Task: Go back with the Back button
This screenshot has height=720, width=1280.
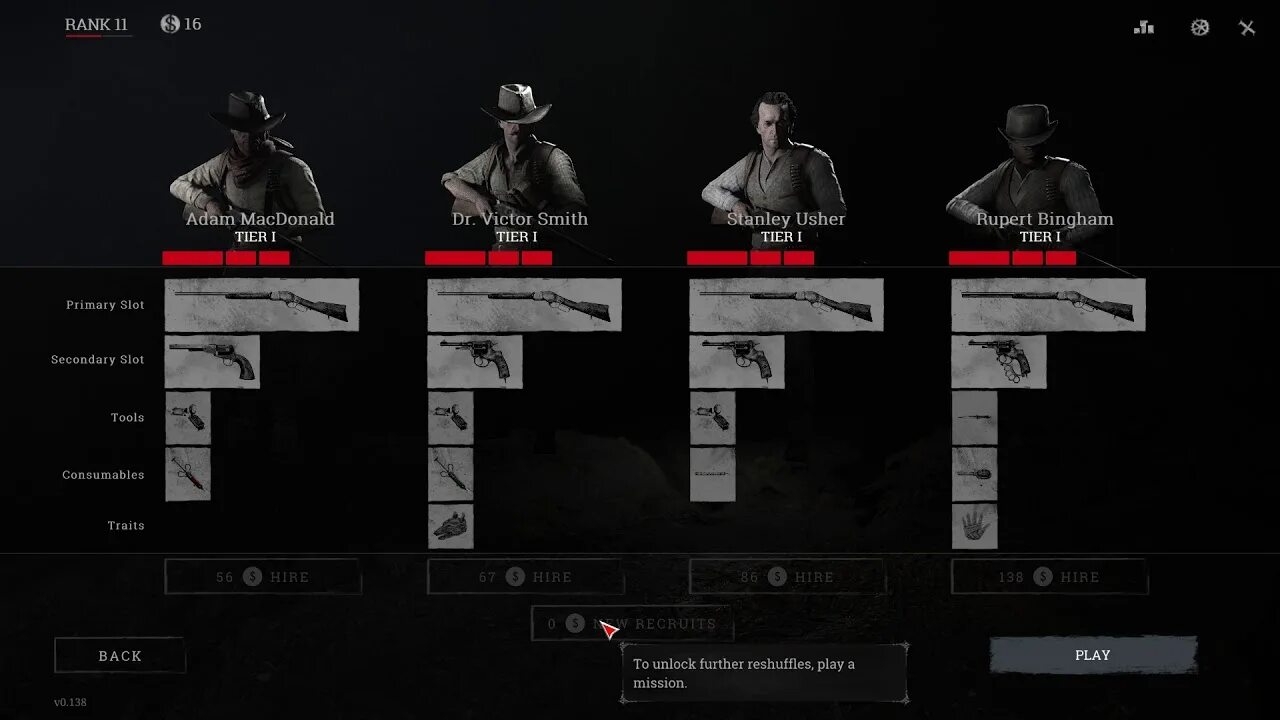Action: point(120,656)
